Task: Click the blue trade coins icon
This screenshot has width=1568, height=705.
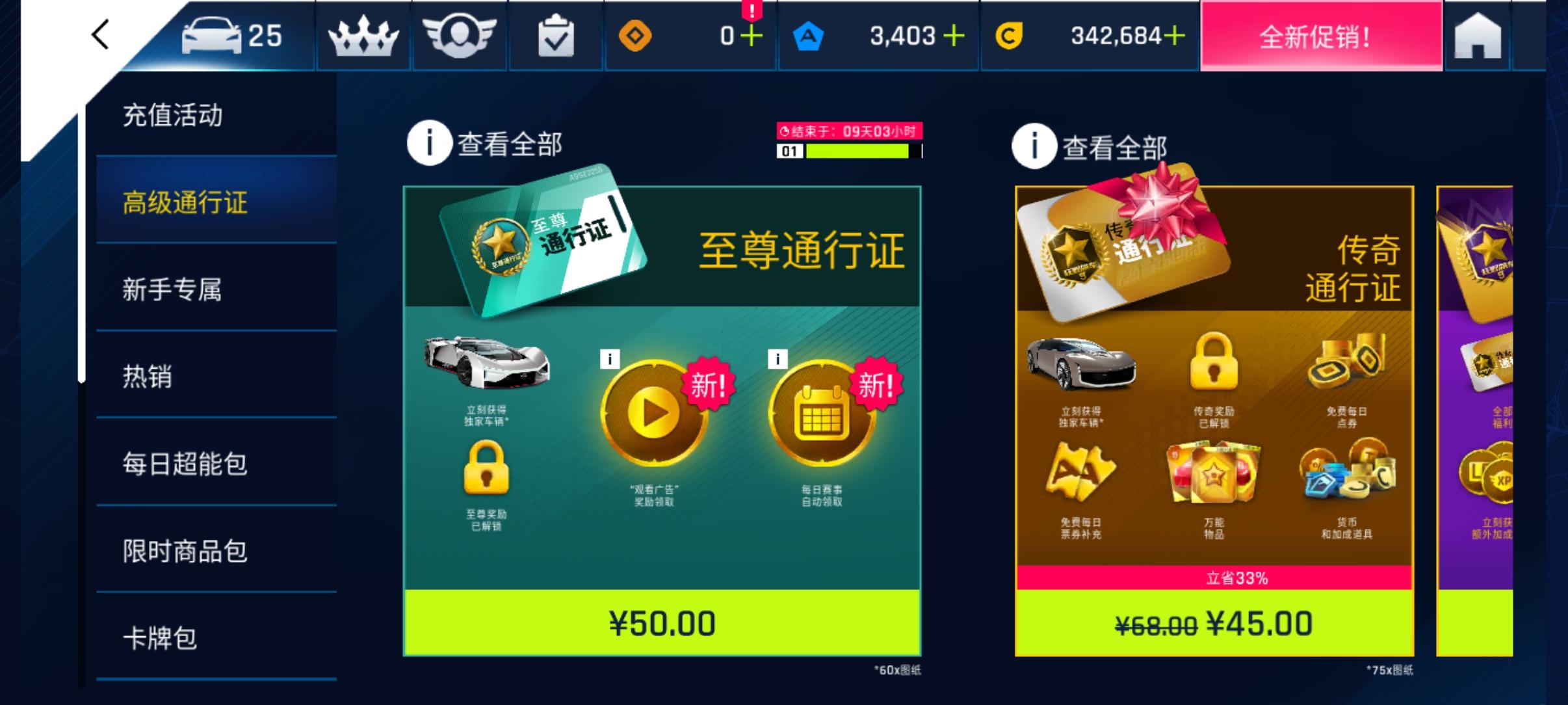Action: 809,36
